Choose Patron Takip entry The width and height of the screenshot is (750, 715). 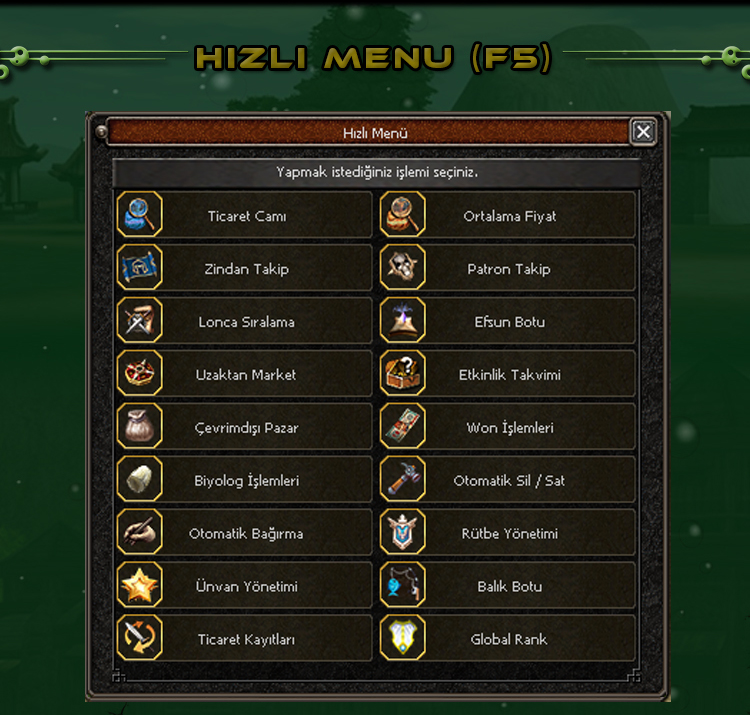(x=509, y=269)
